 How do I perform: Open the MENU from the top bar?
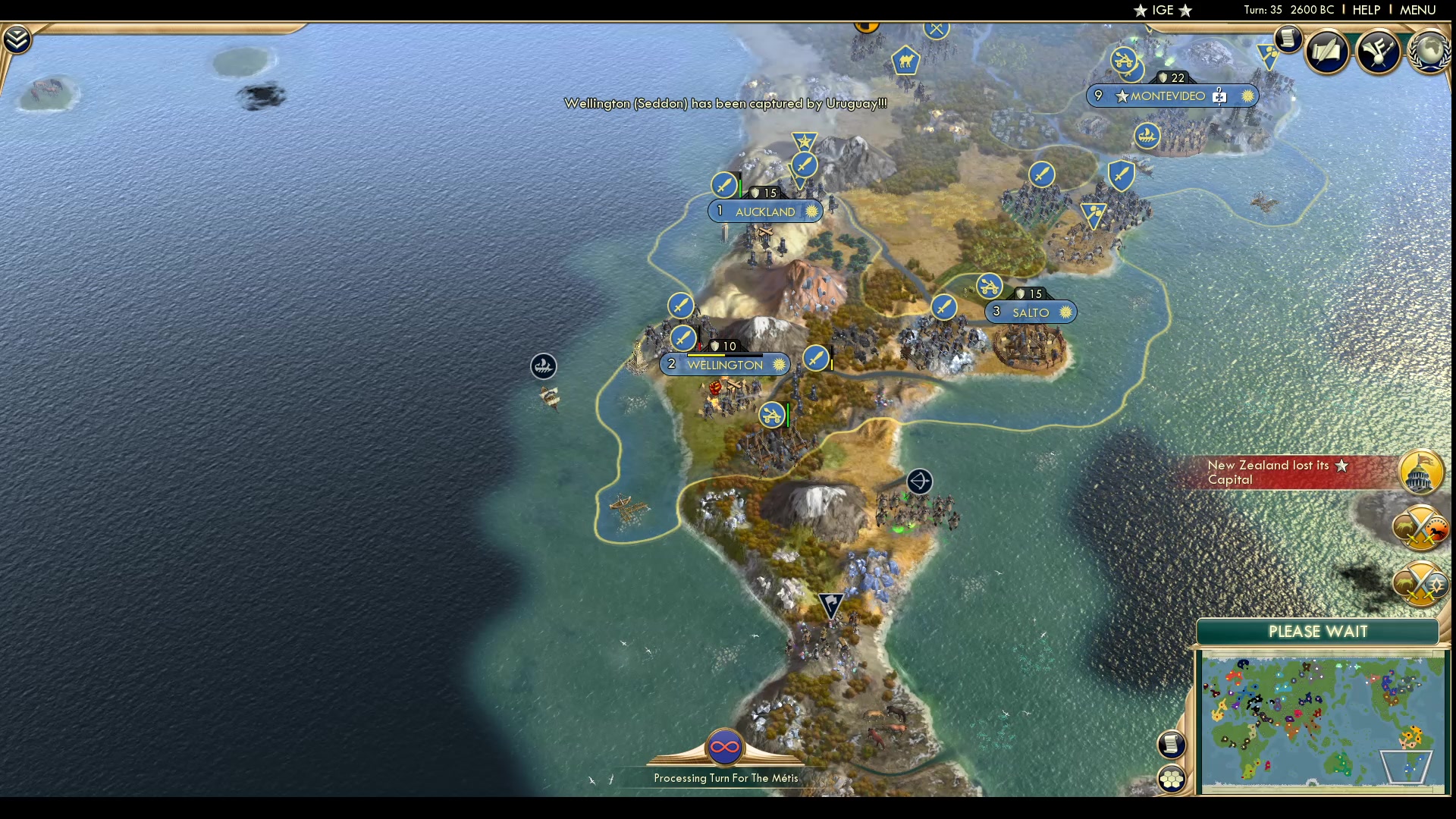[x=1417, y=10]
